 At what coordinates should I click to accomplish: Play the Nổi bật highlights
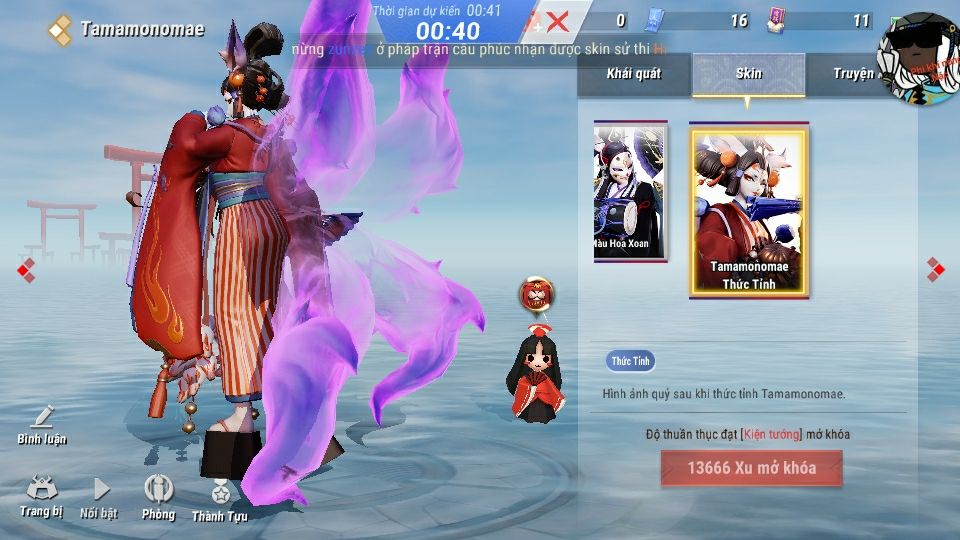coord(99,496)
